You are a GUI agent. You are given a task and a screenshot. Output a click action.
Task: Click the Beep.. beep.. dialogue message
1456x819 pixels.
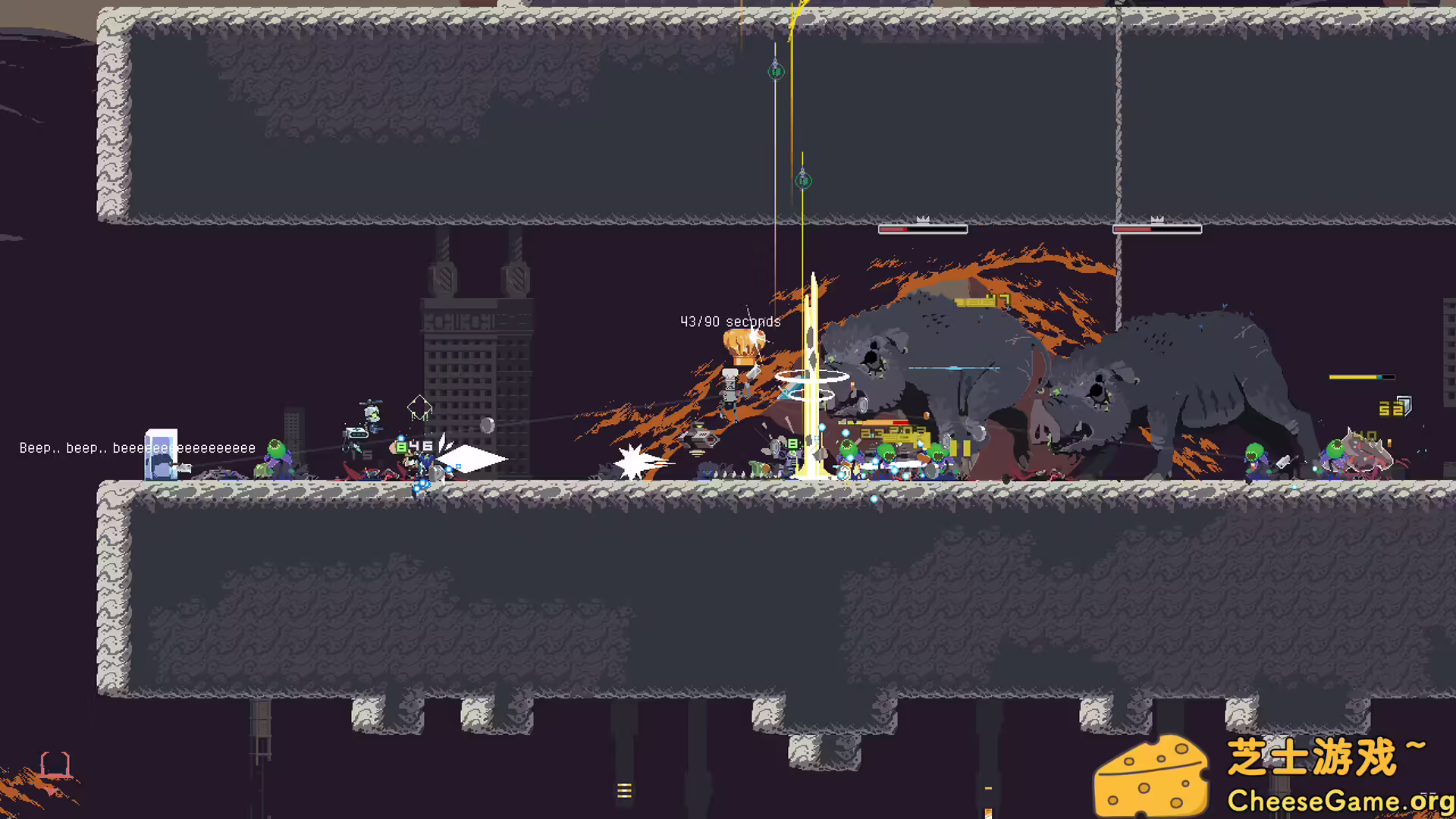136,448
